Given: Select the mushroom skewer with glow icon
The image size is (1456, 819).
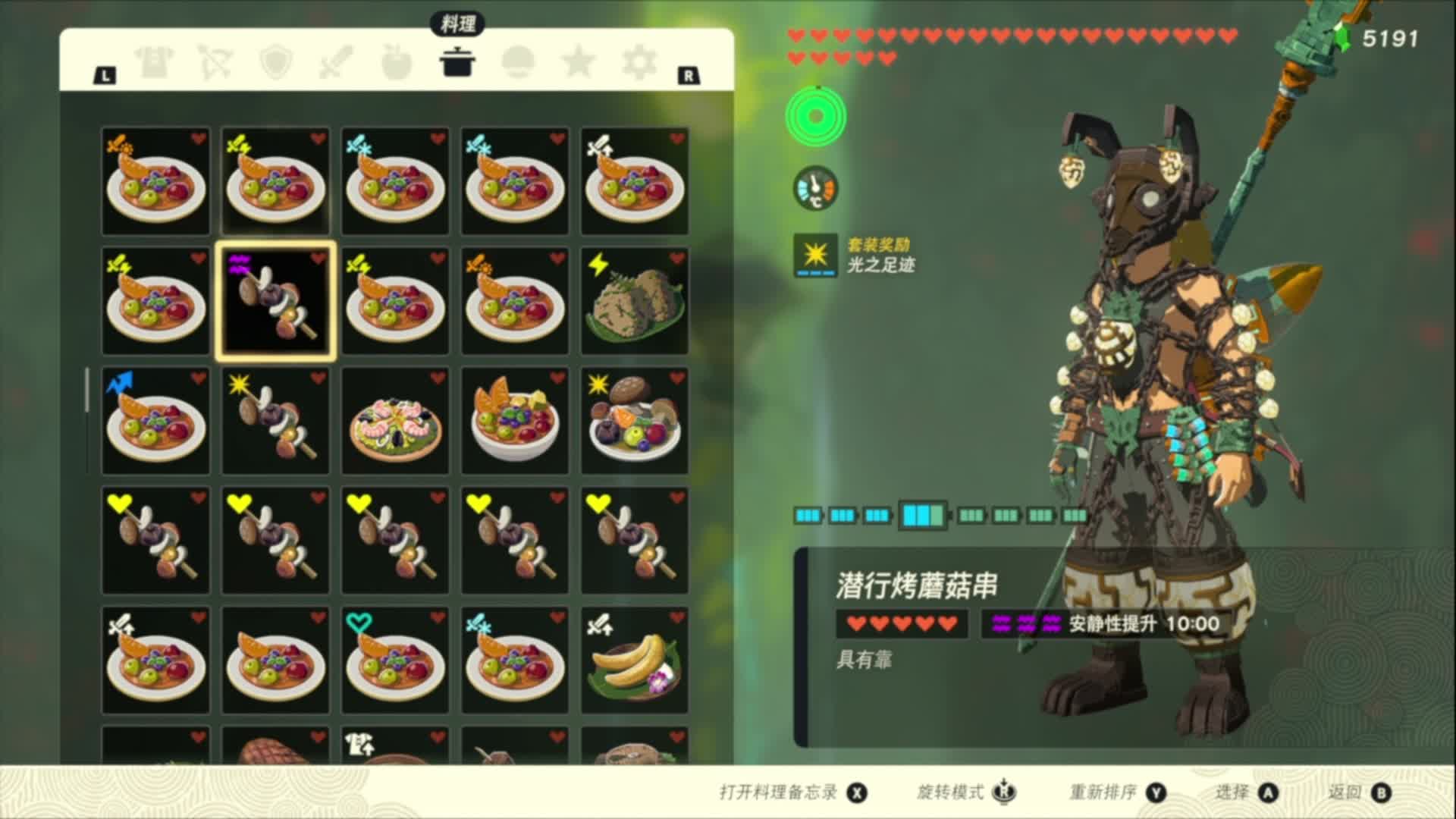Looking at the screenshot, I should [x=275, y=421].
